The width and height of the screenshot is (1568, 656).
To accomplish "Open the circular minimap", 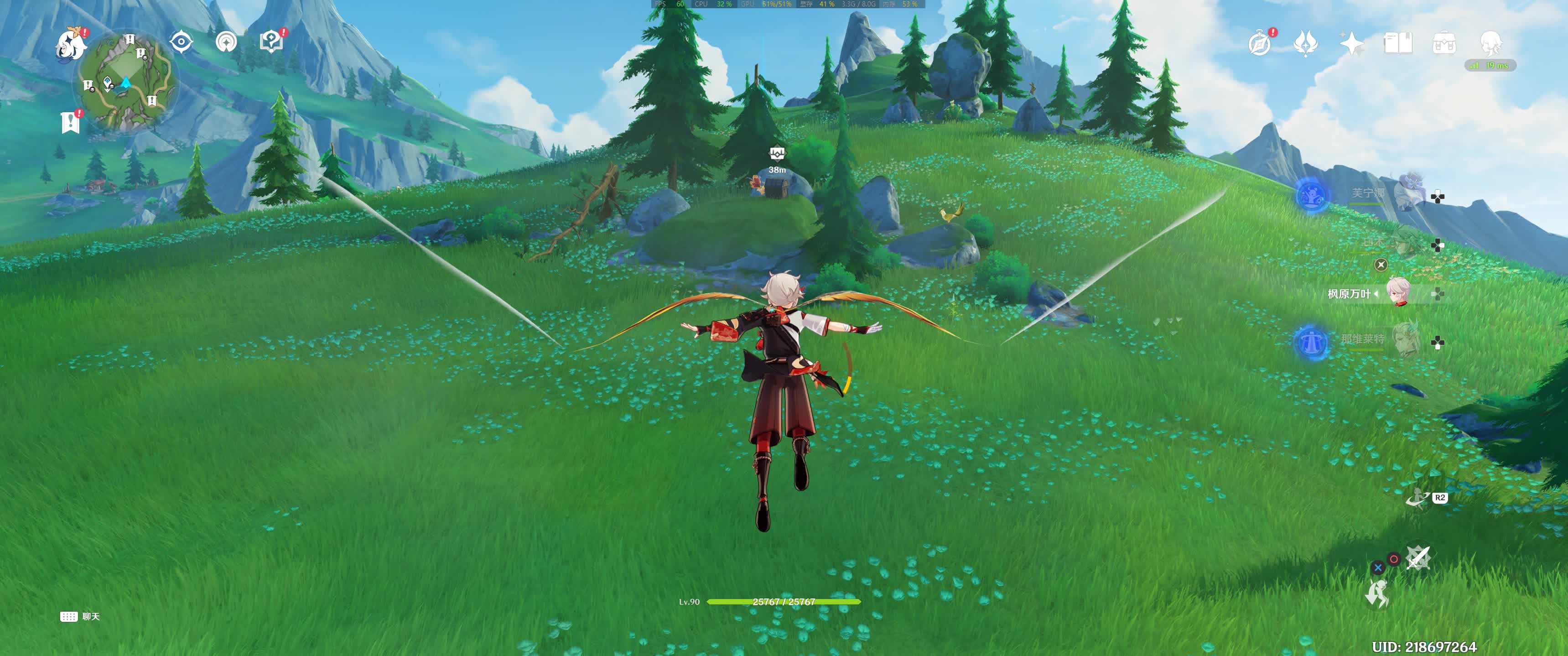I will pos(127,82).
